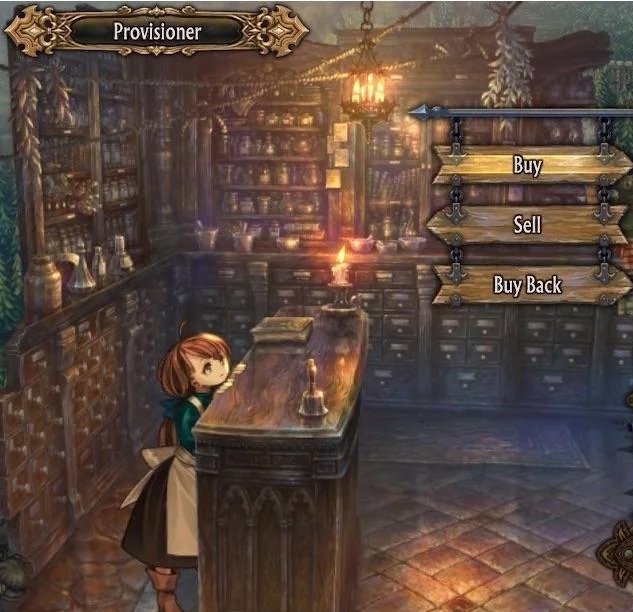Choose the Buy option

click(x=527, y=165)
